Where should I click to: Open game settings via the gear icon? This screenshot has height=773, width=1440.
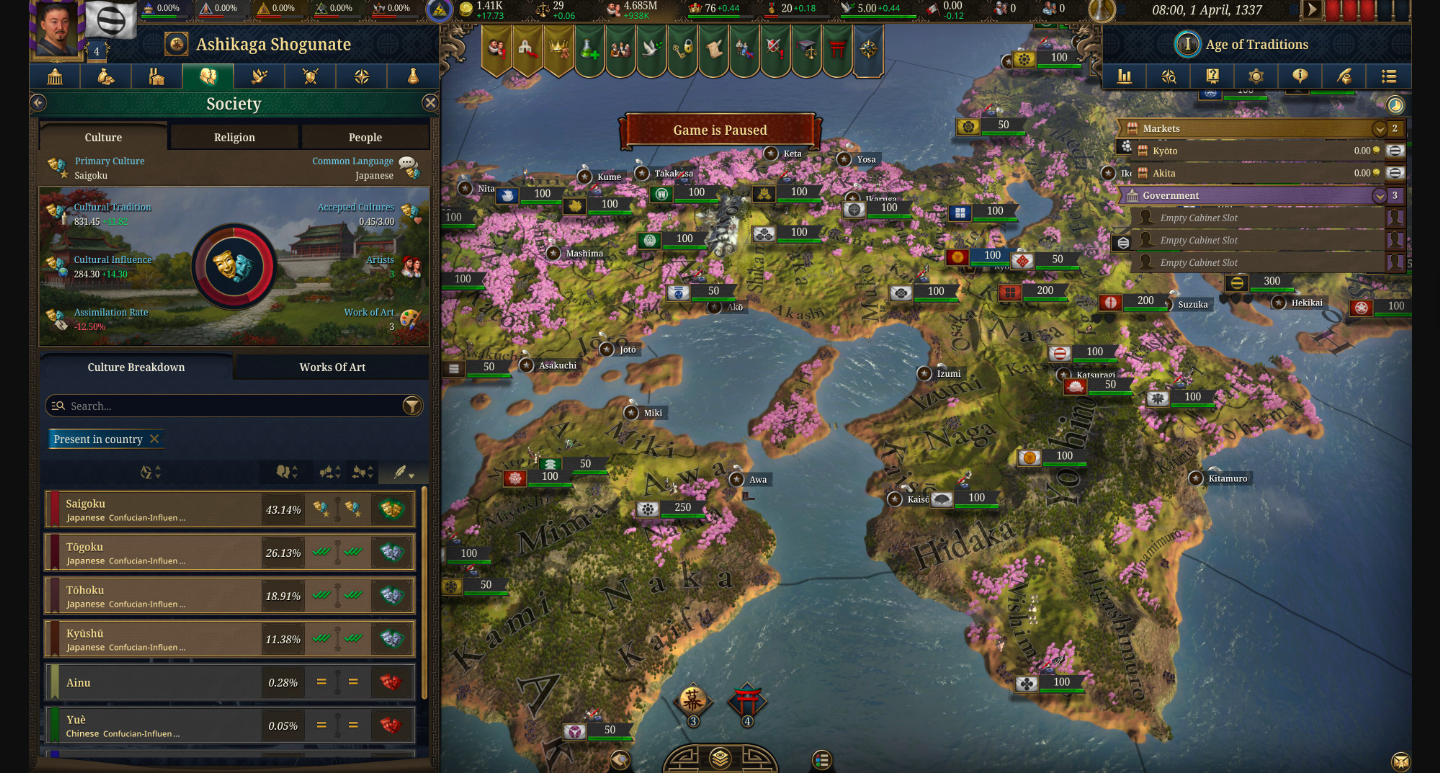(1257, 76)
